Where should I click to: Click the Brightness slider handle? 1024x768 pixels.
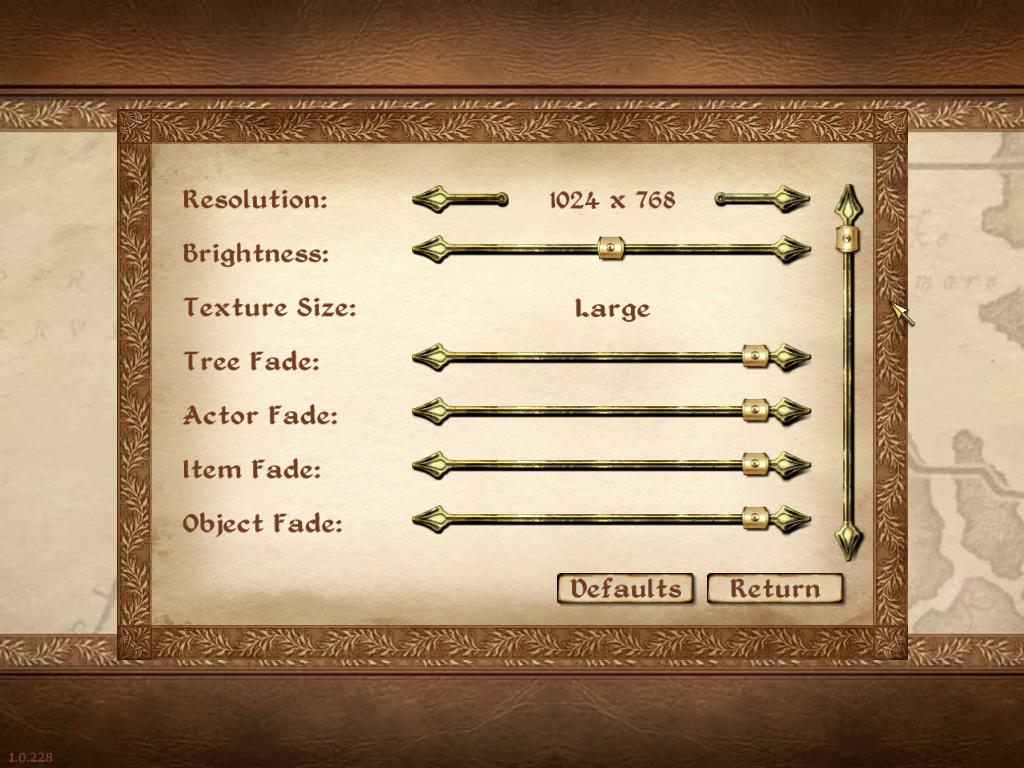click(611, 249)
